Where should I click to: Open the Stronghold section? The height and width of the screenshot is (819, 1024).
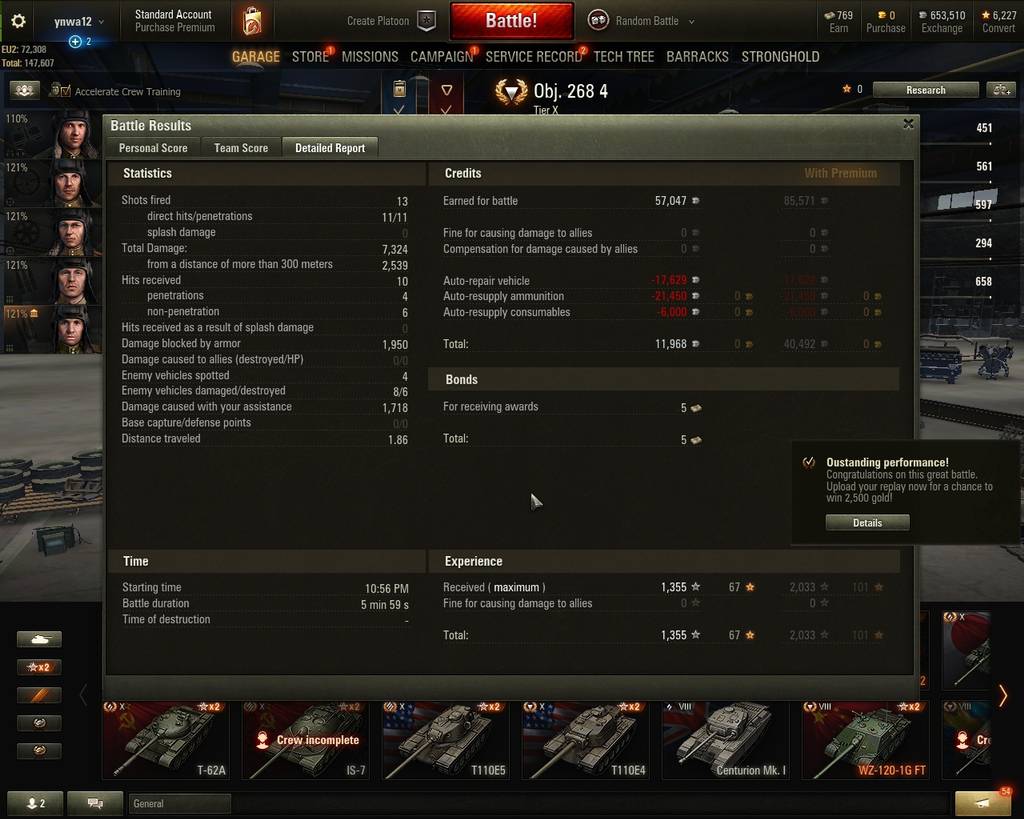point(780,57)
